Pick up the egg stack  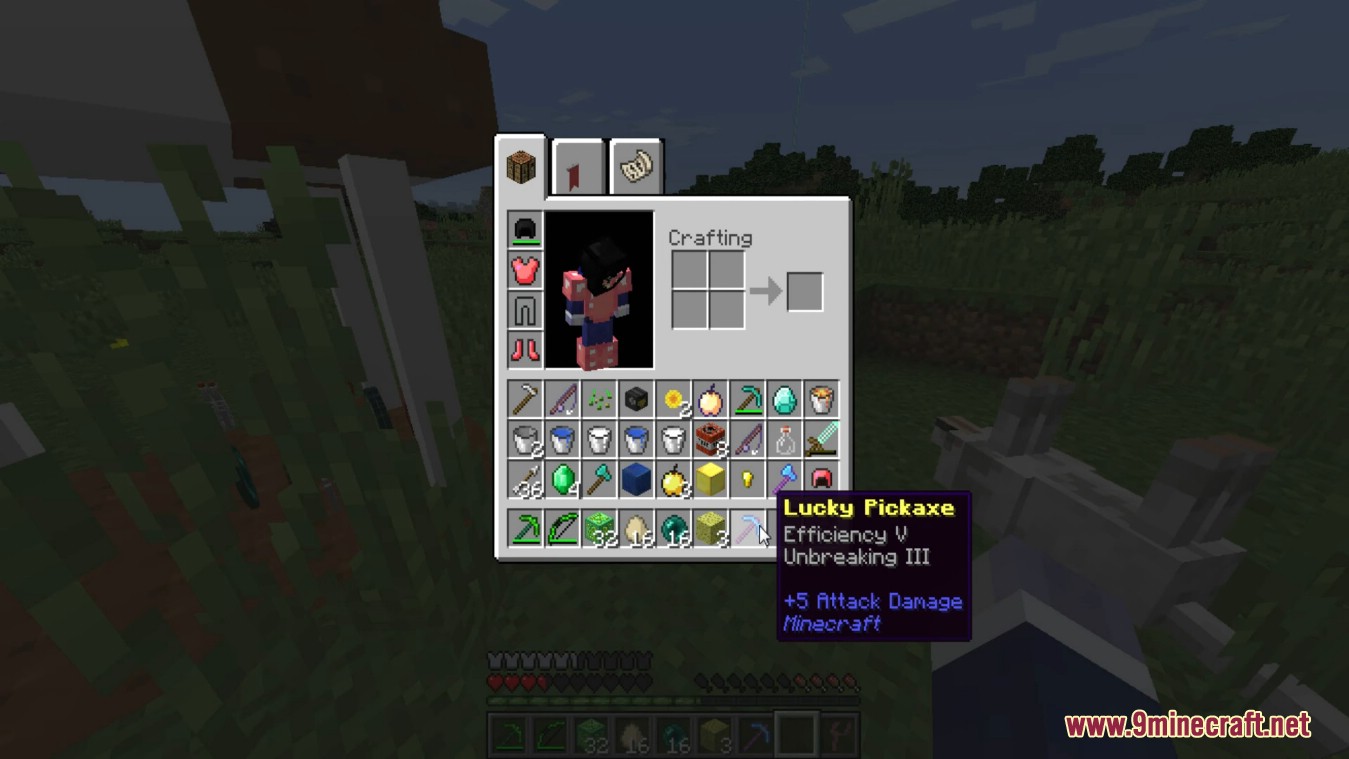[x=637, y=527]
